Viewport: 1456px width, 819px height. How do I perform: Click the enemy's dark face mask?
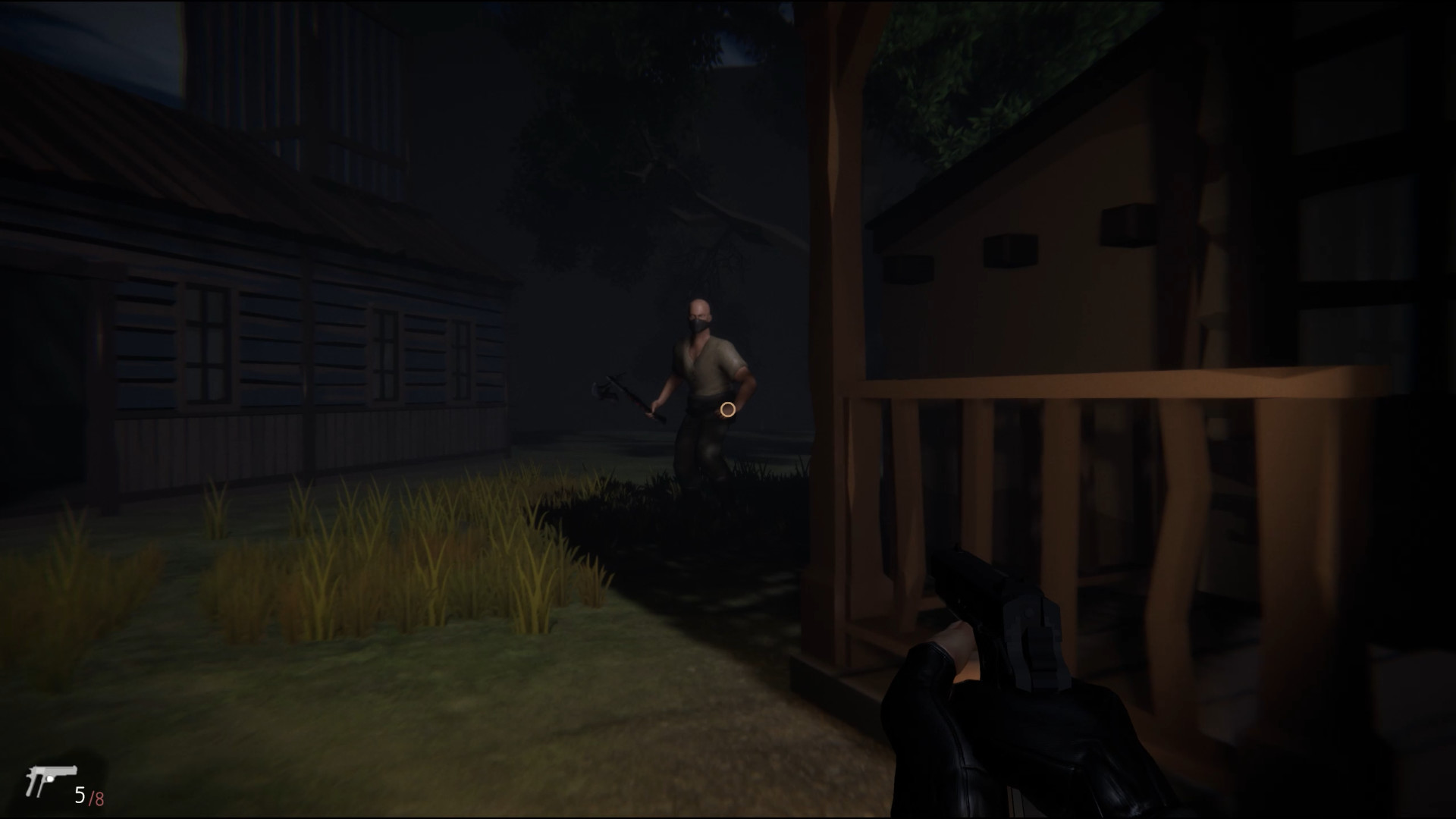click(x=699, y=326)
